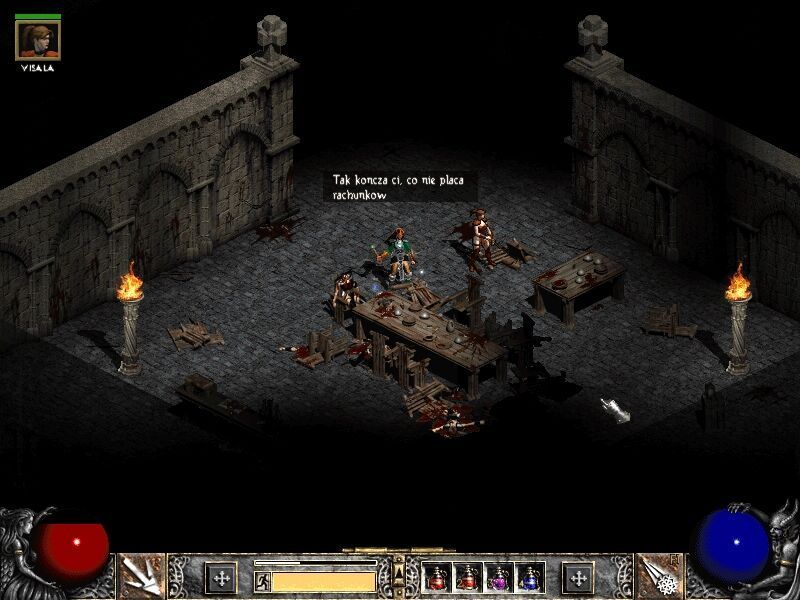Image resolution: width=800 pixels, height=600 pixels.
Task: Use the blue mana potion in belt
Action: (x=530, y=577)
